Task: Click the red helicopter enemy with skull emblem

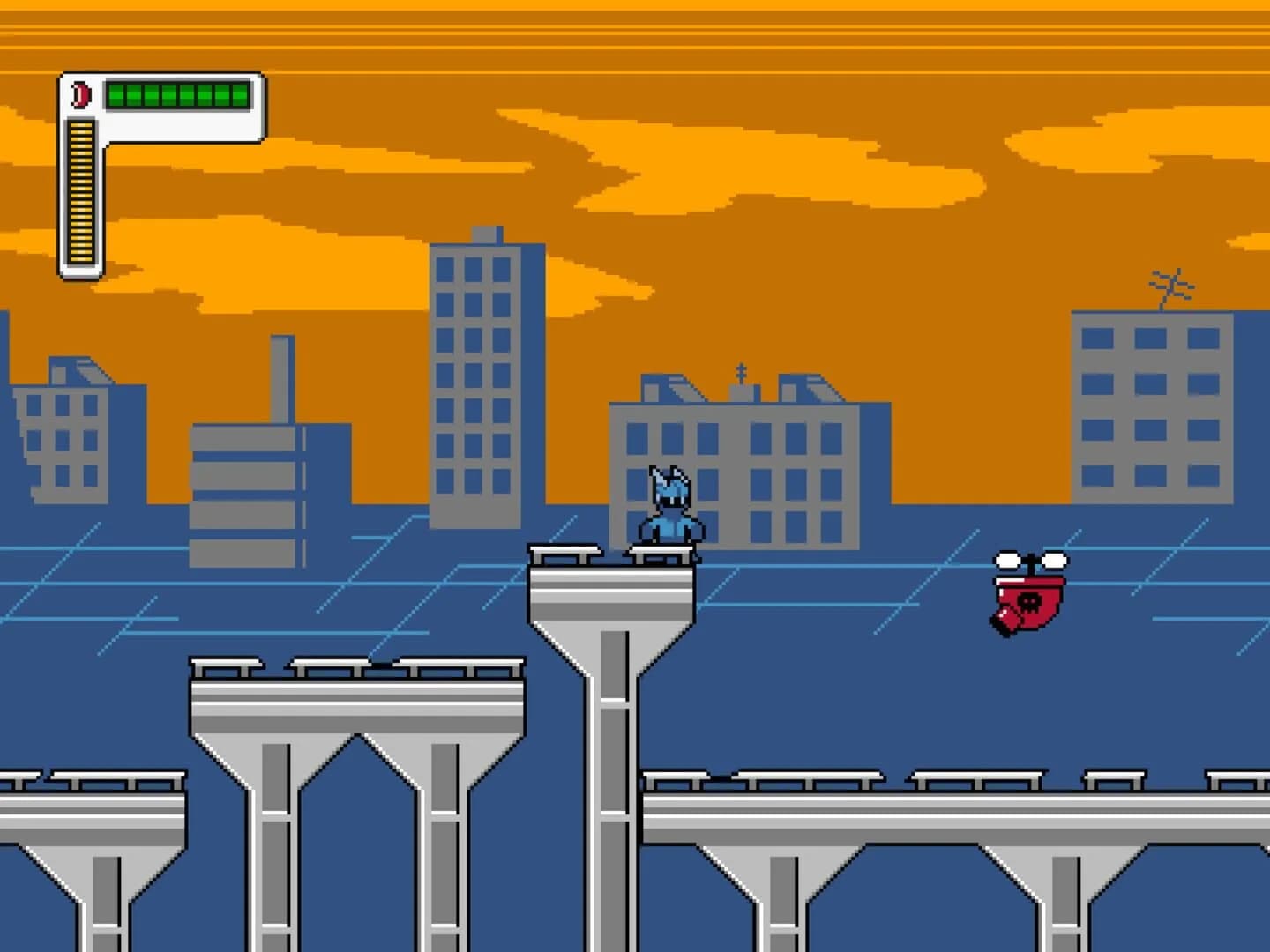Action: [x=1027, y=595]
